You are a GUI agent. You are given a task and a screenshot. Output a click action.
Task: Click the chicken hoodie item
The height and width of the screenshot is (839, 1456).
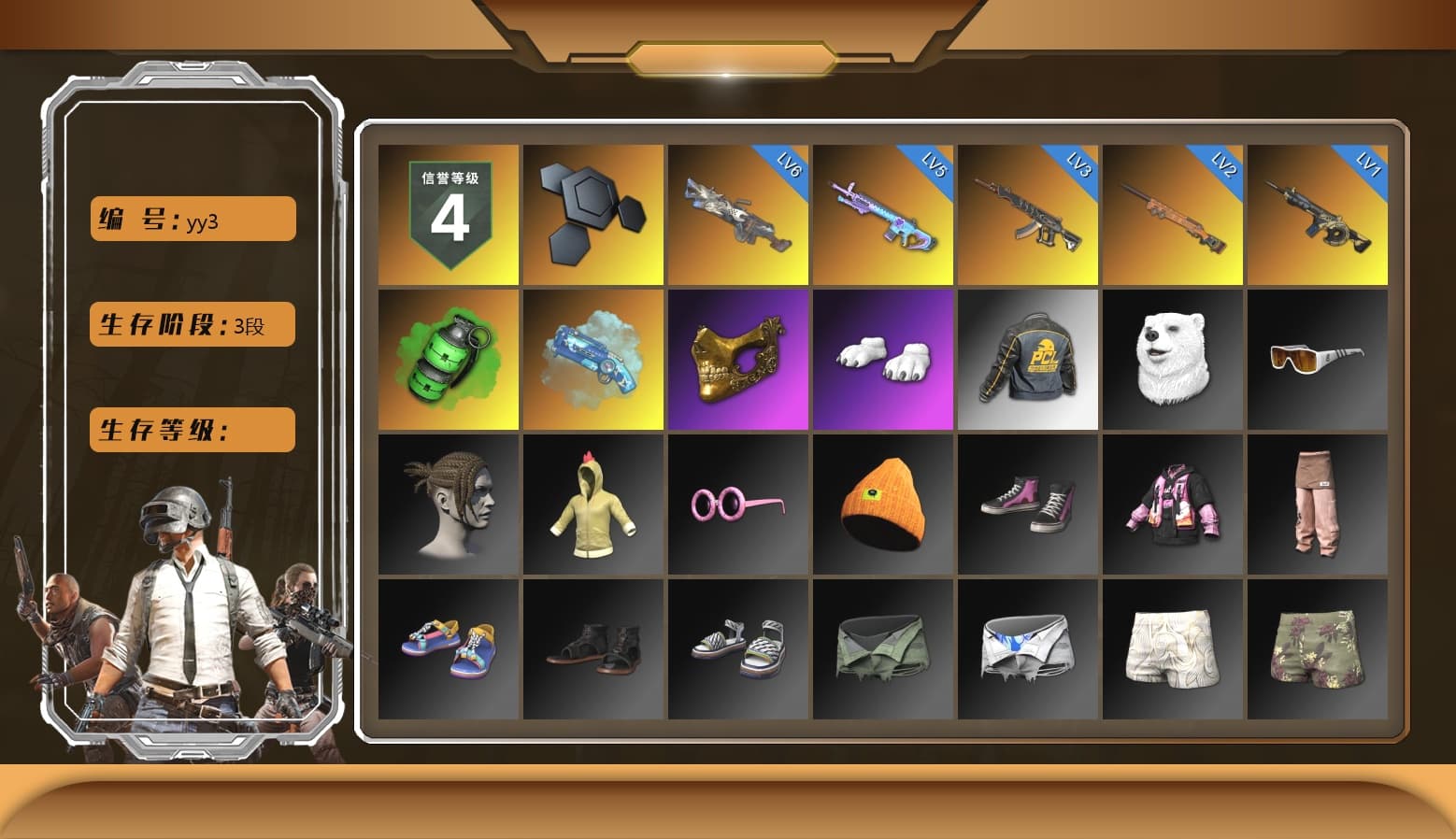592,505
